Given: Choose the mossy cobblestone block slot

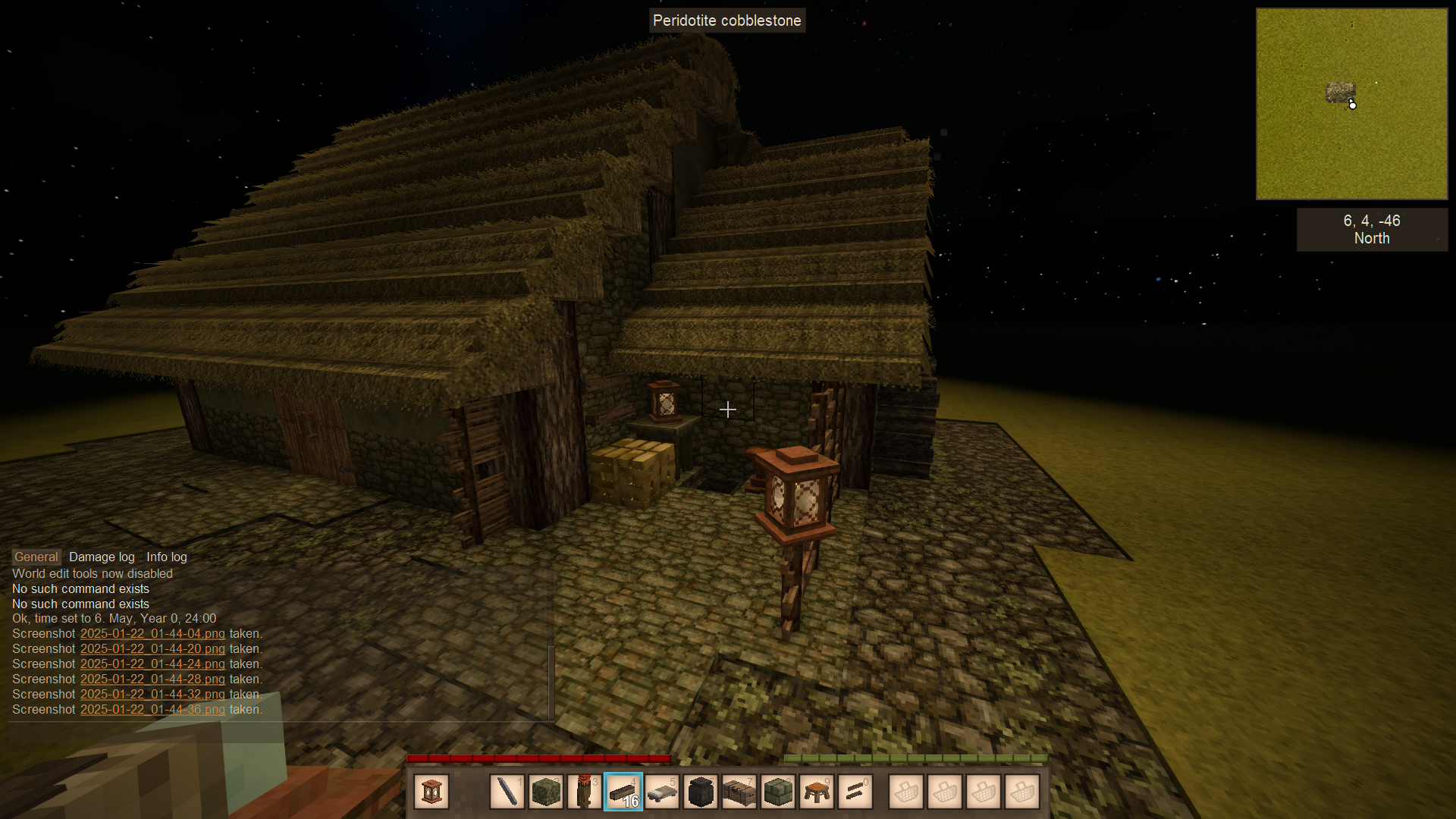Looking at the screenshot, I should [546, 792].
